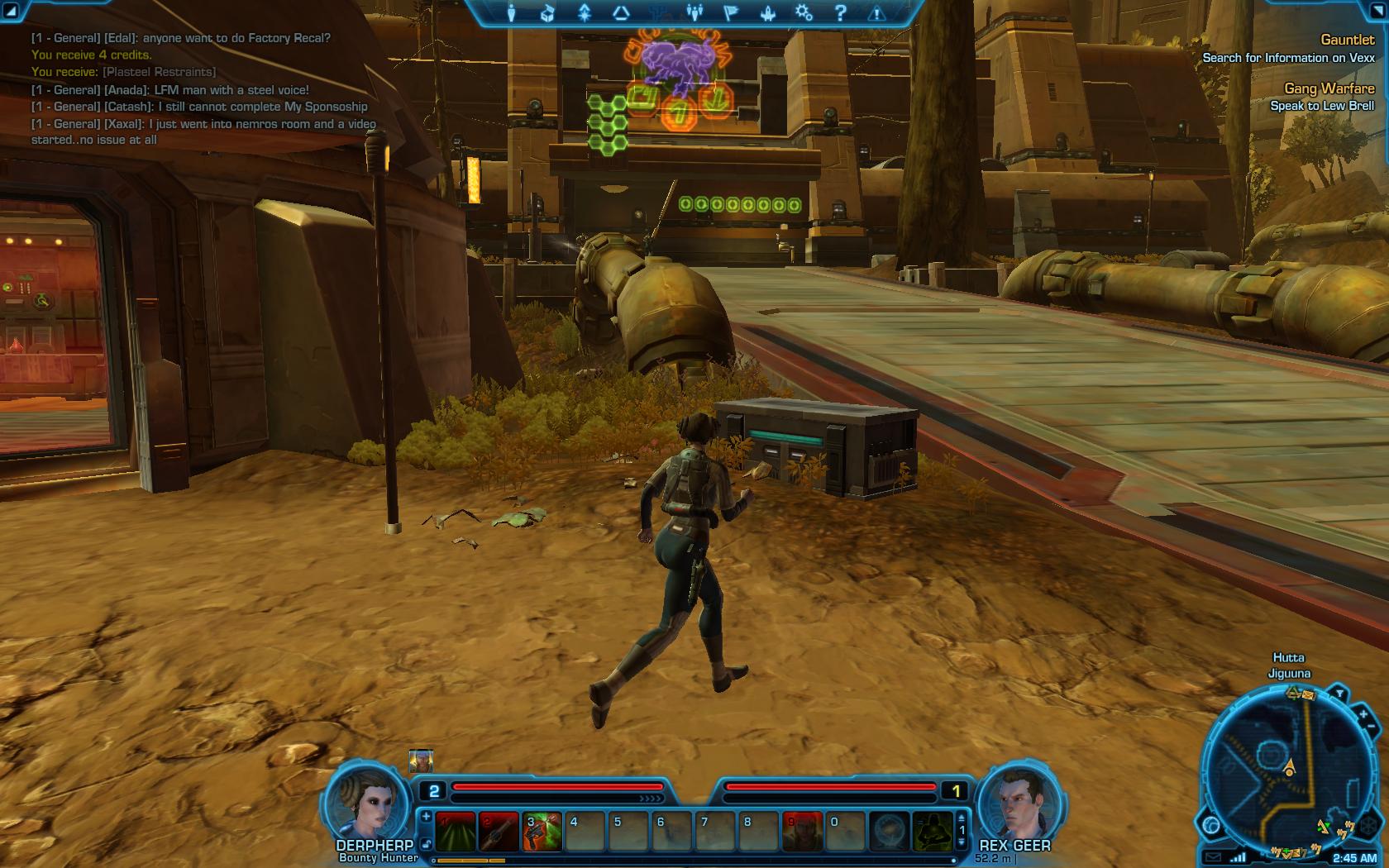Use the green missile ability in slot 1
Screen dimensions: 1389x868
(x=456, y=831)
